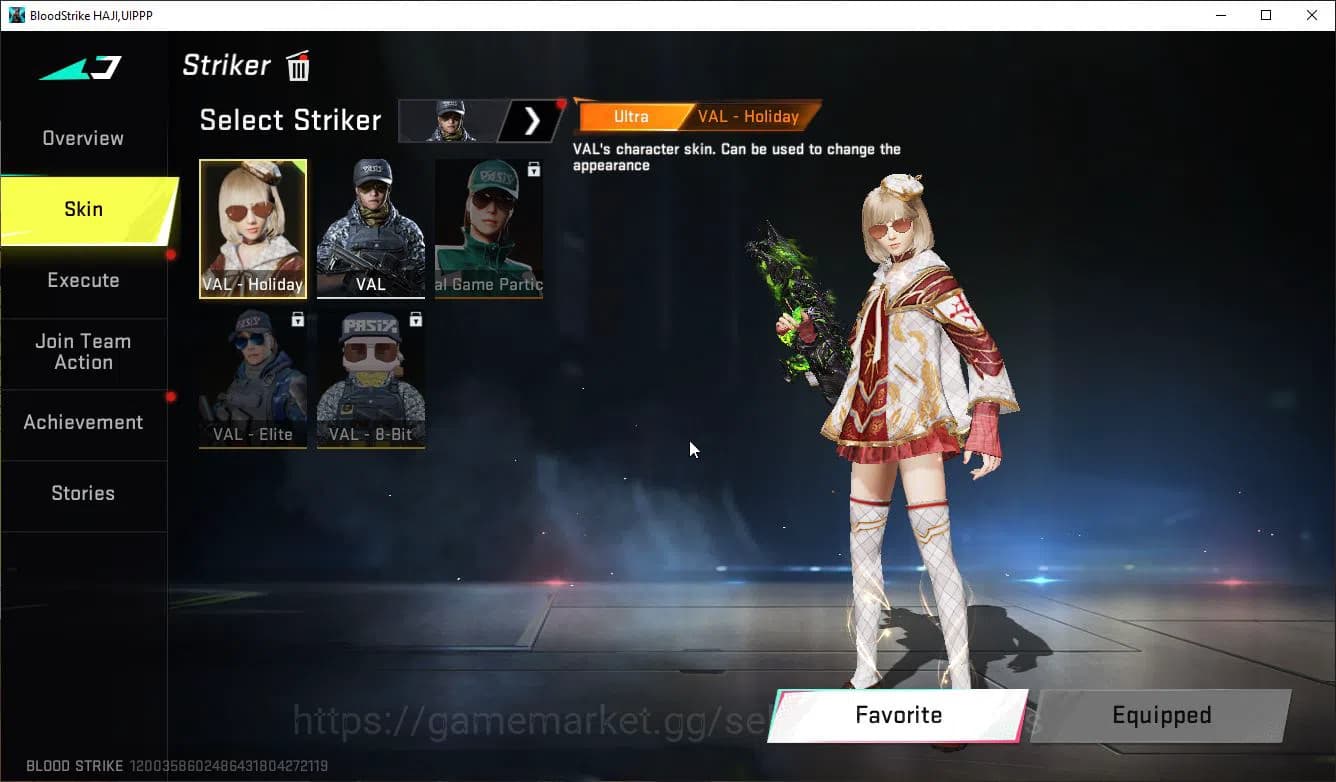Viewport: 1336px width, 782px height.
Task: Click the BloodStrike icon in the title bar
Action: 14,15
